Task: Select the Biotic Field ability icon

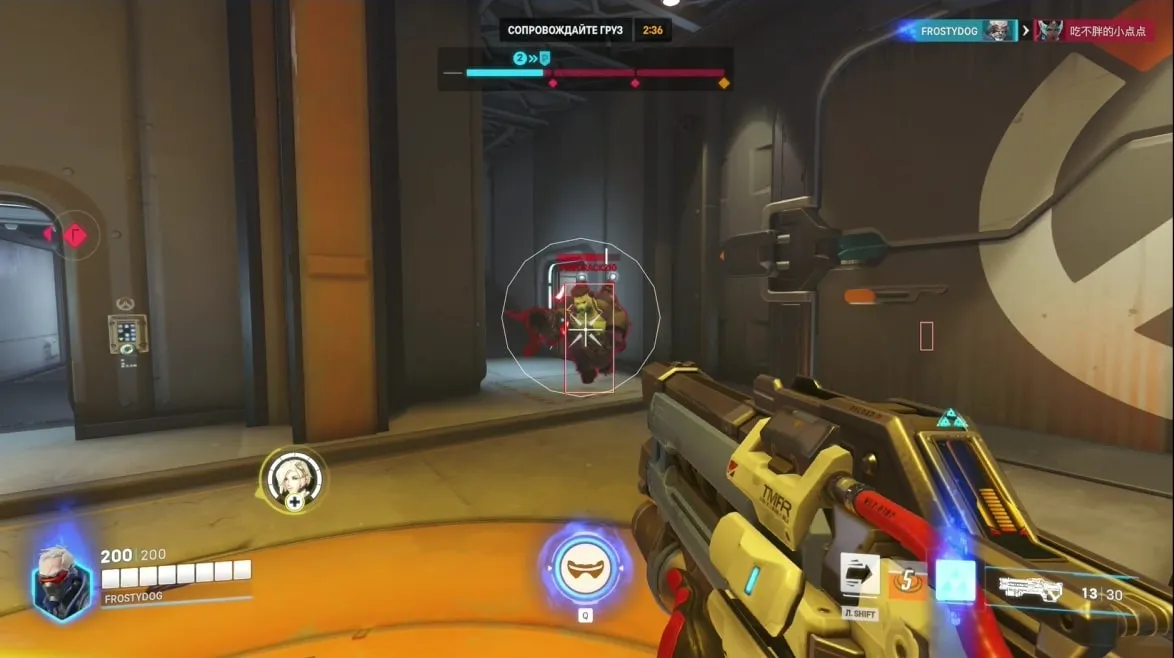Action: [x=955, y=580]
